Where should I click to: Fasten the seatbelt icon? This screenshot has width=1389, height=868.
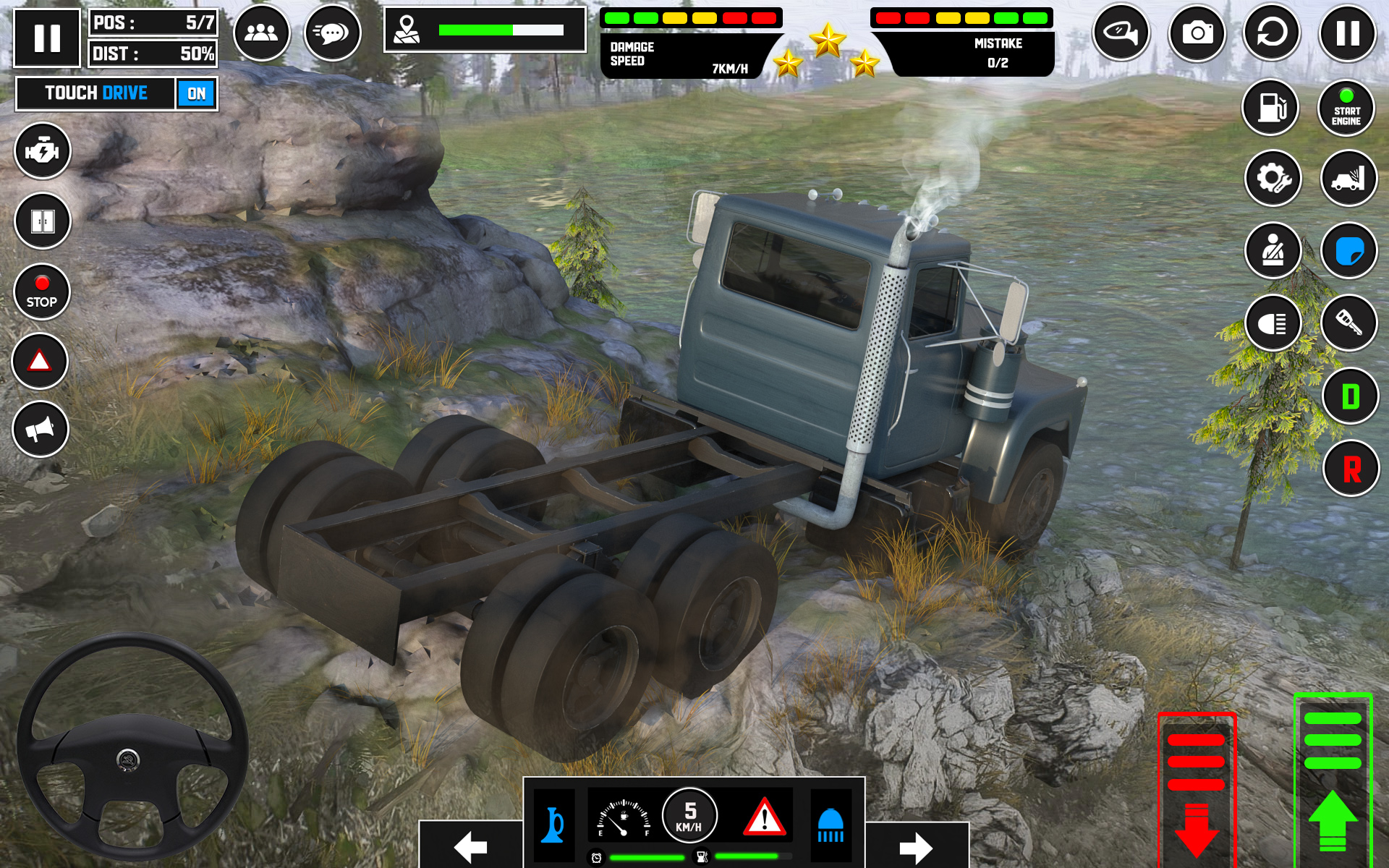tap(1273, 250)
